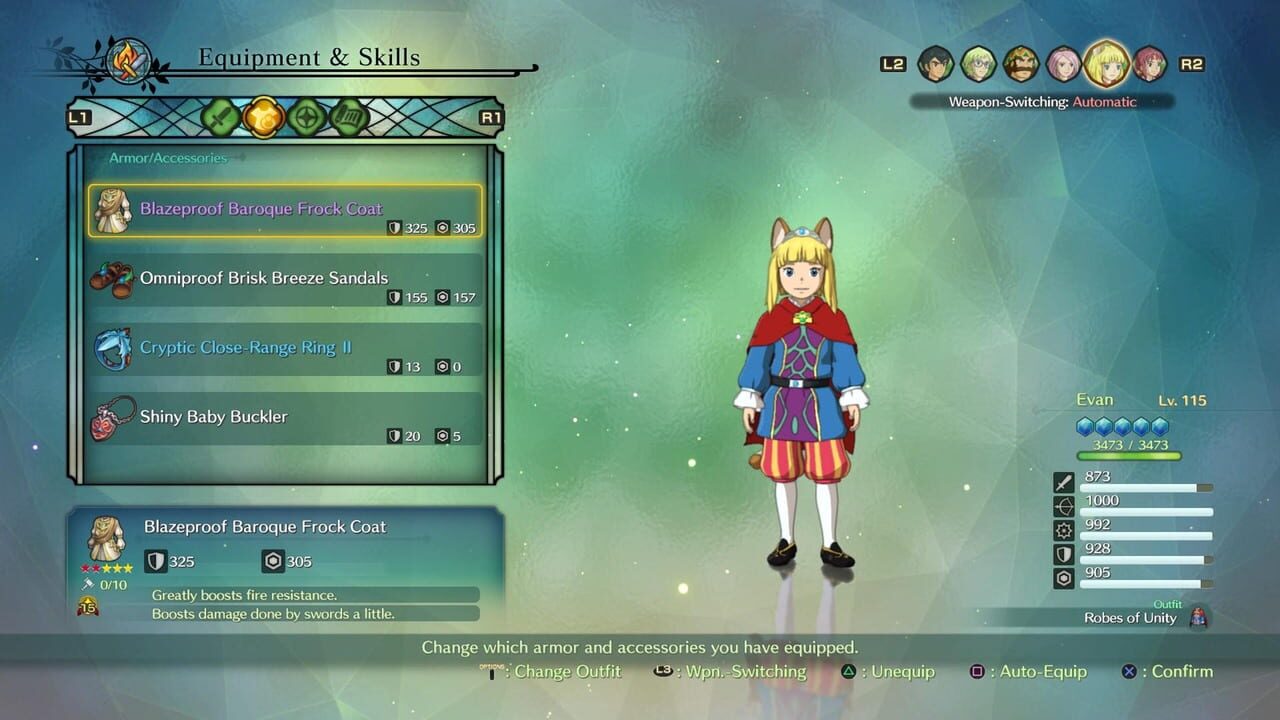Screen dimensions: 1280x720
Task: Pick the Shiny Baby Buckler entry
Action: (x=284, y=417)
